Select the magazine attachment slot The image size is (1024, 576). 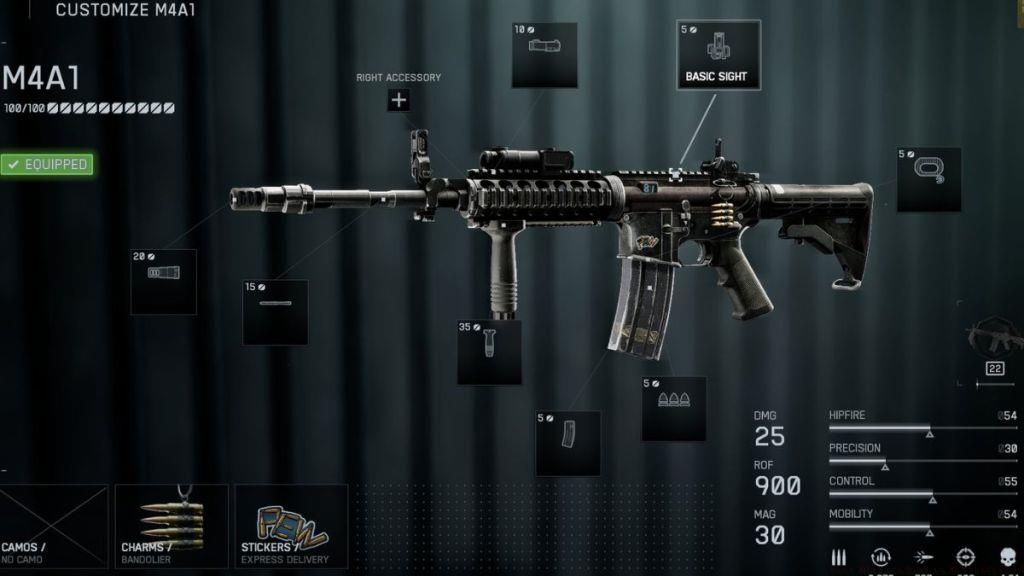(568, 443)
